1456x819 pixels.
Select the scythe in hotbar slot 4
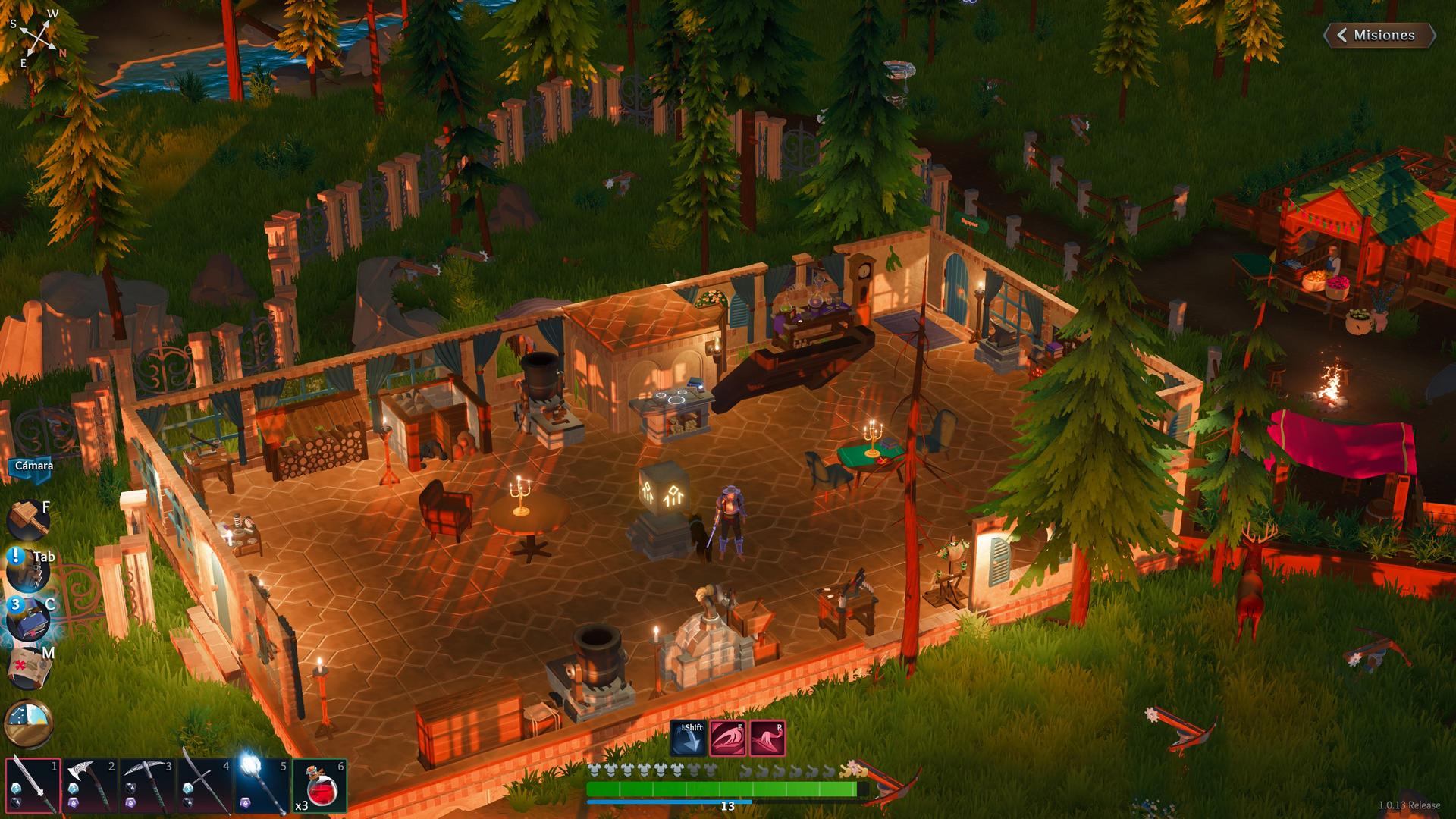pyautogui.click(x=205, y=786)
